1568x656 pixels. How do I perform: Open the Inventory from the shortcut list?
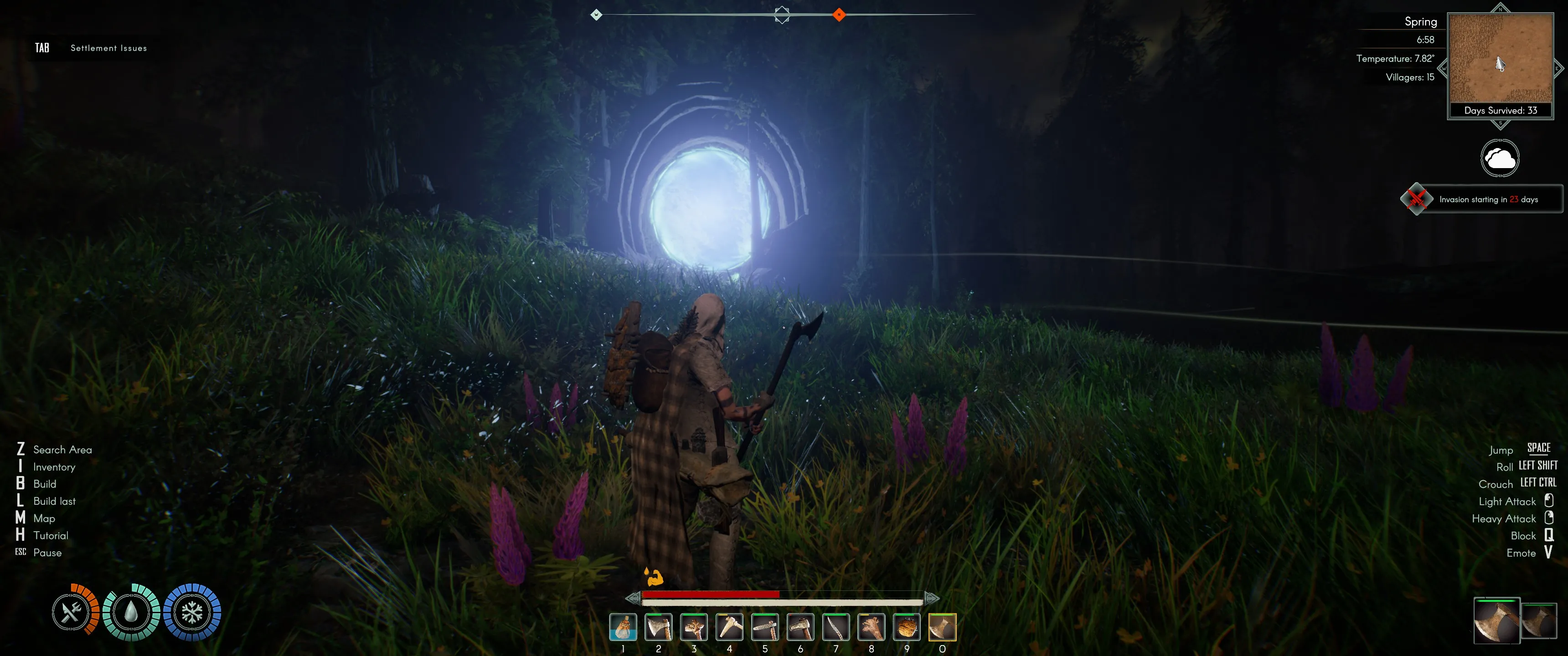click(x=54, y=467)
